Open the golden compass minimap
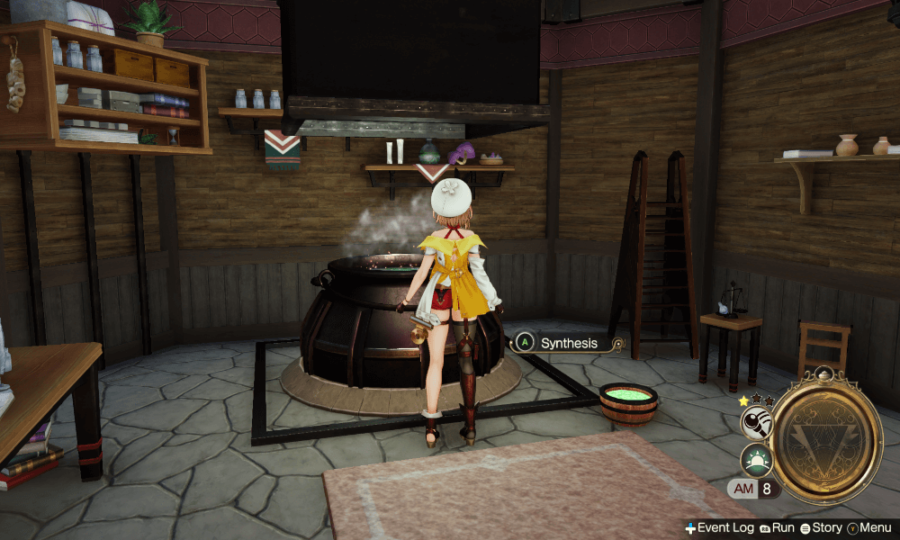Screen dimensions: 900x540 point(826,436)
